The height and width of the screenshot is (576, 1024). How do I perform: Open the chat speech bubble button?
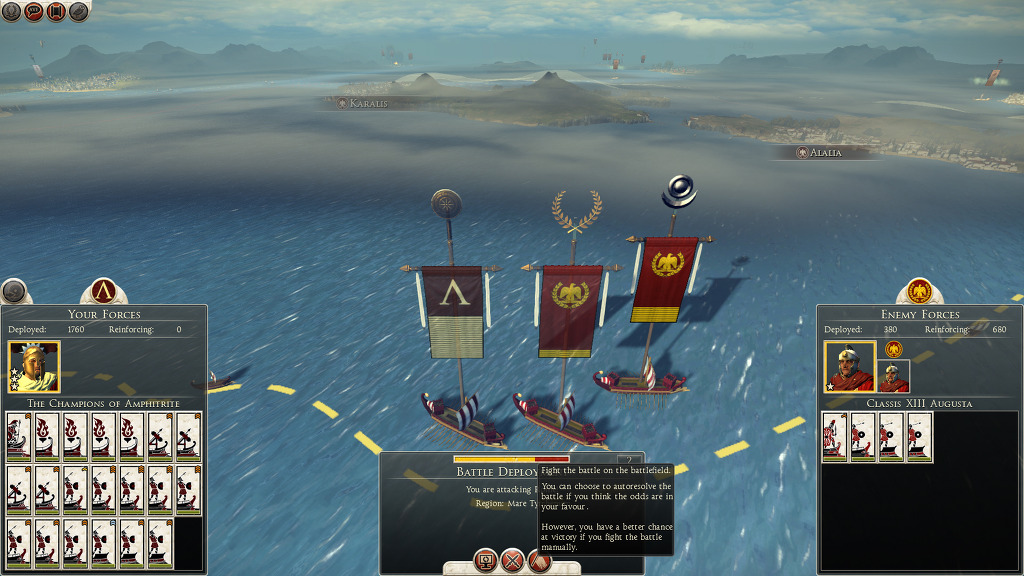(33, 11)
